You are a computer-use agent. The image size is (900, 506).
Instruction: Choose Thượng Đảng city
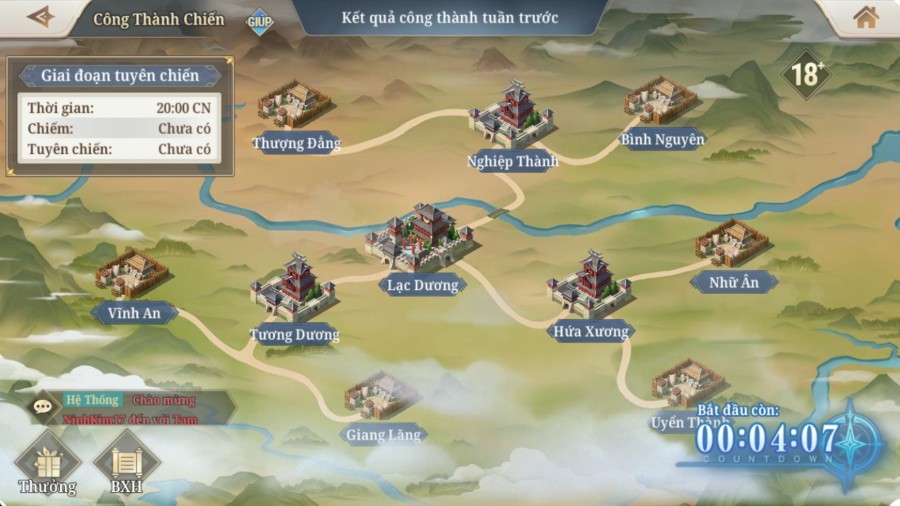[295, 104]
